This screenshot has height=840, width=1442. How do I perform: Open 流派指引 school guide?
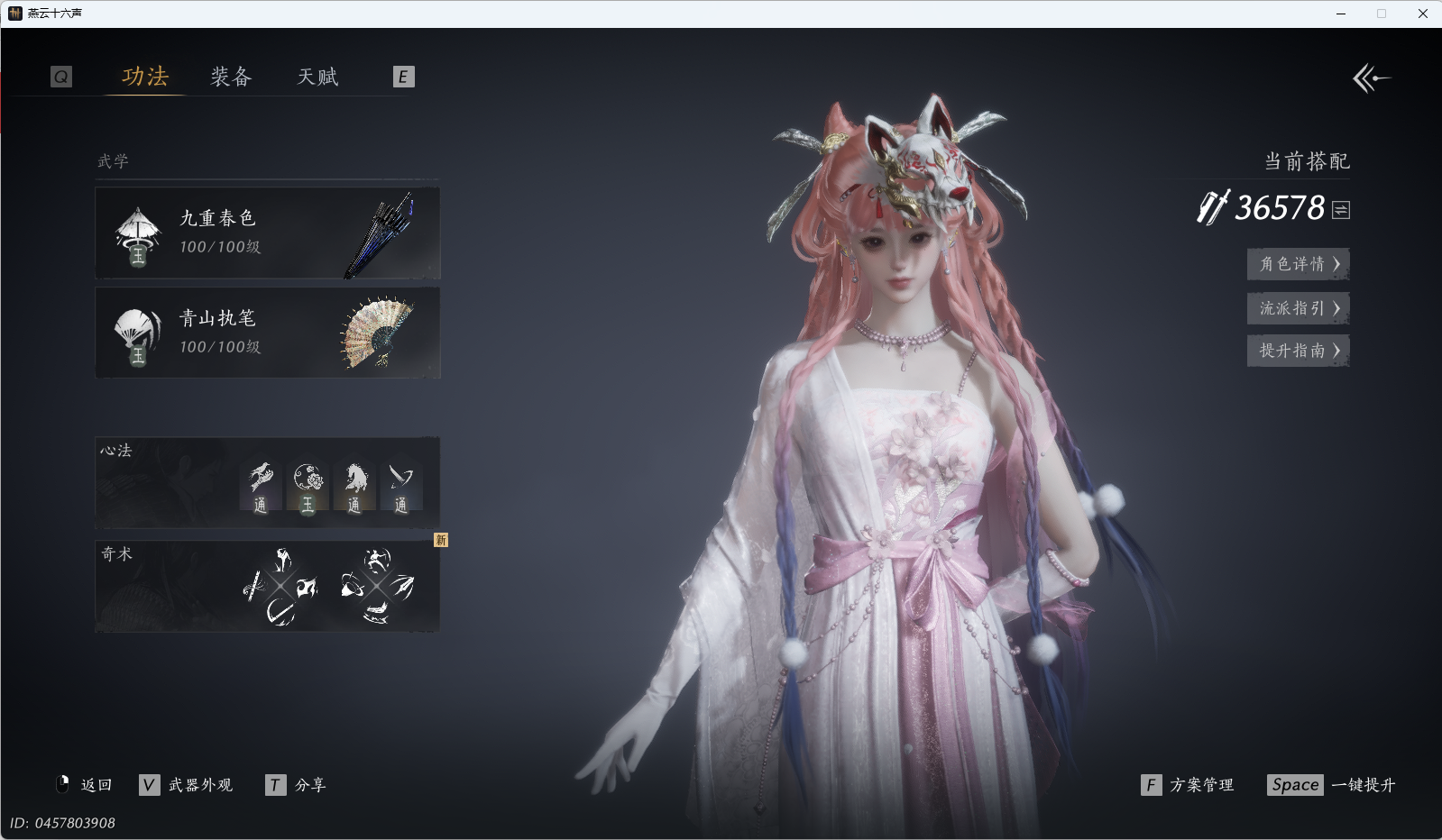tap(1298, 308)
